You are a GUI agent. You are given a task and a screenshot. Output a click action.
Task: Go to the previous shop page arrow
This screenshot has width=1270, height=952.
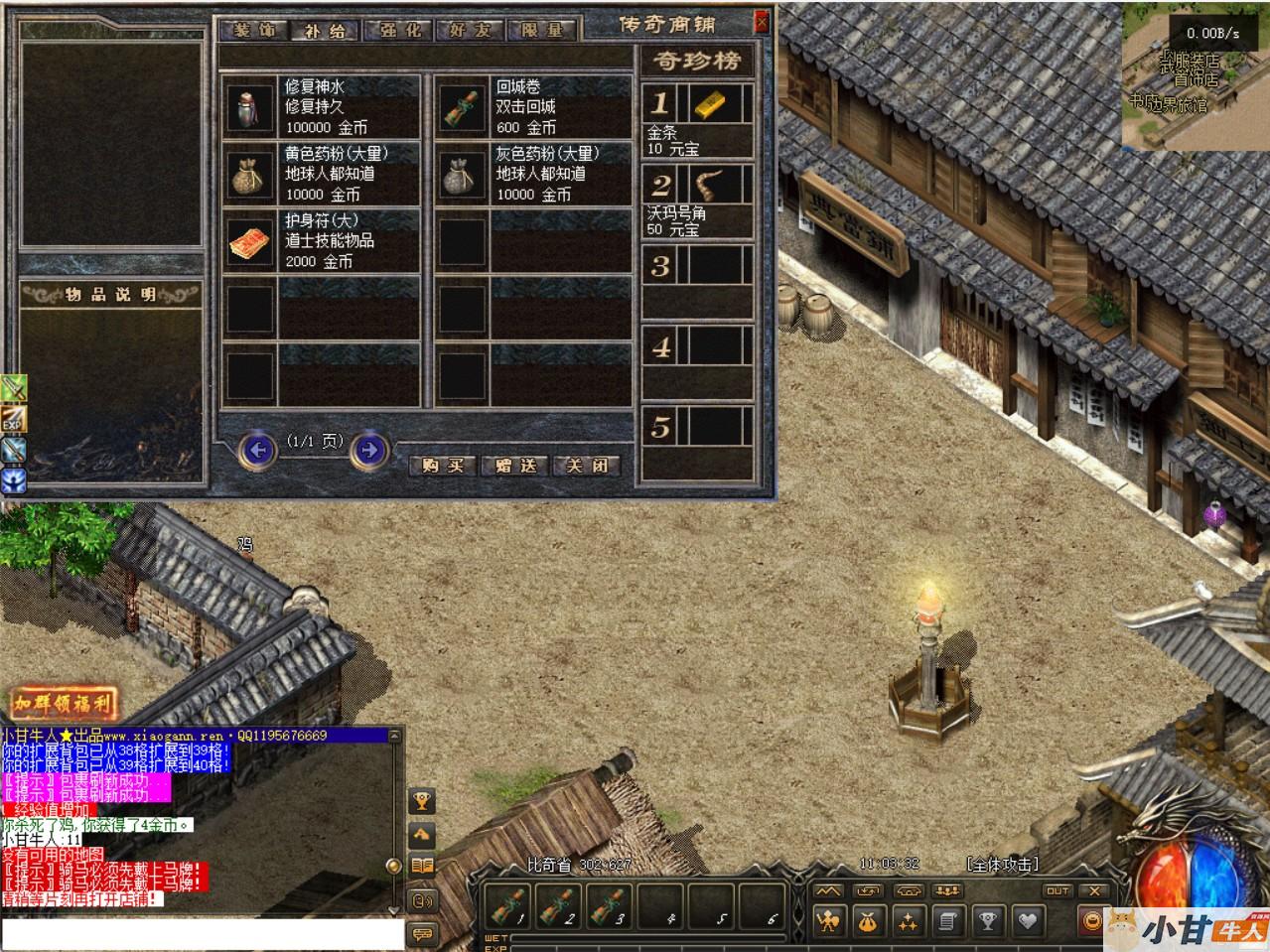258,451
